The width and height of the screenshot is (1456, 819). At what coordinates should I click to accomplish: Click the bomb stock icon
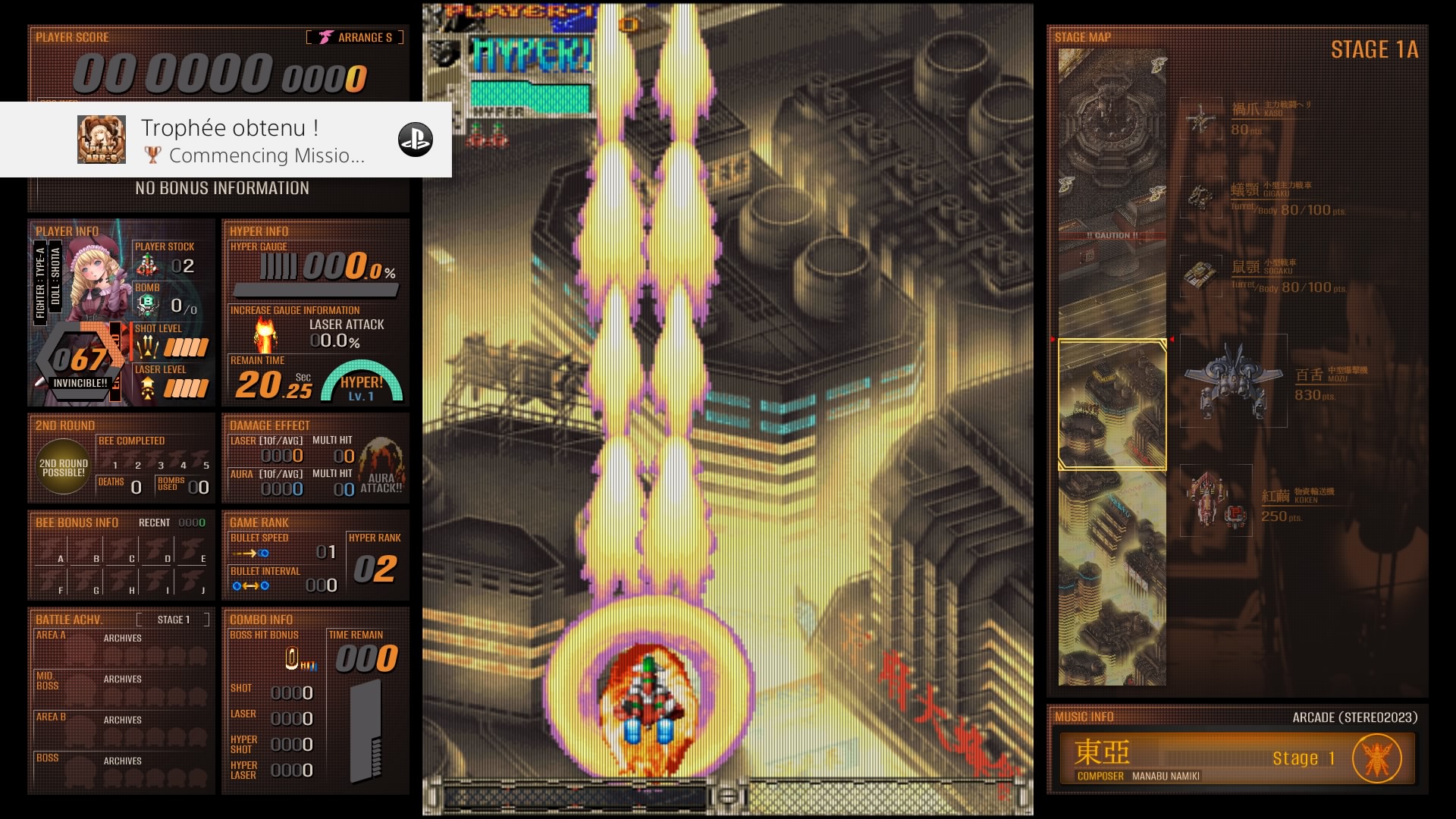147,305
